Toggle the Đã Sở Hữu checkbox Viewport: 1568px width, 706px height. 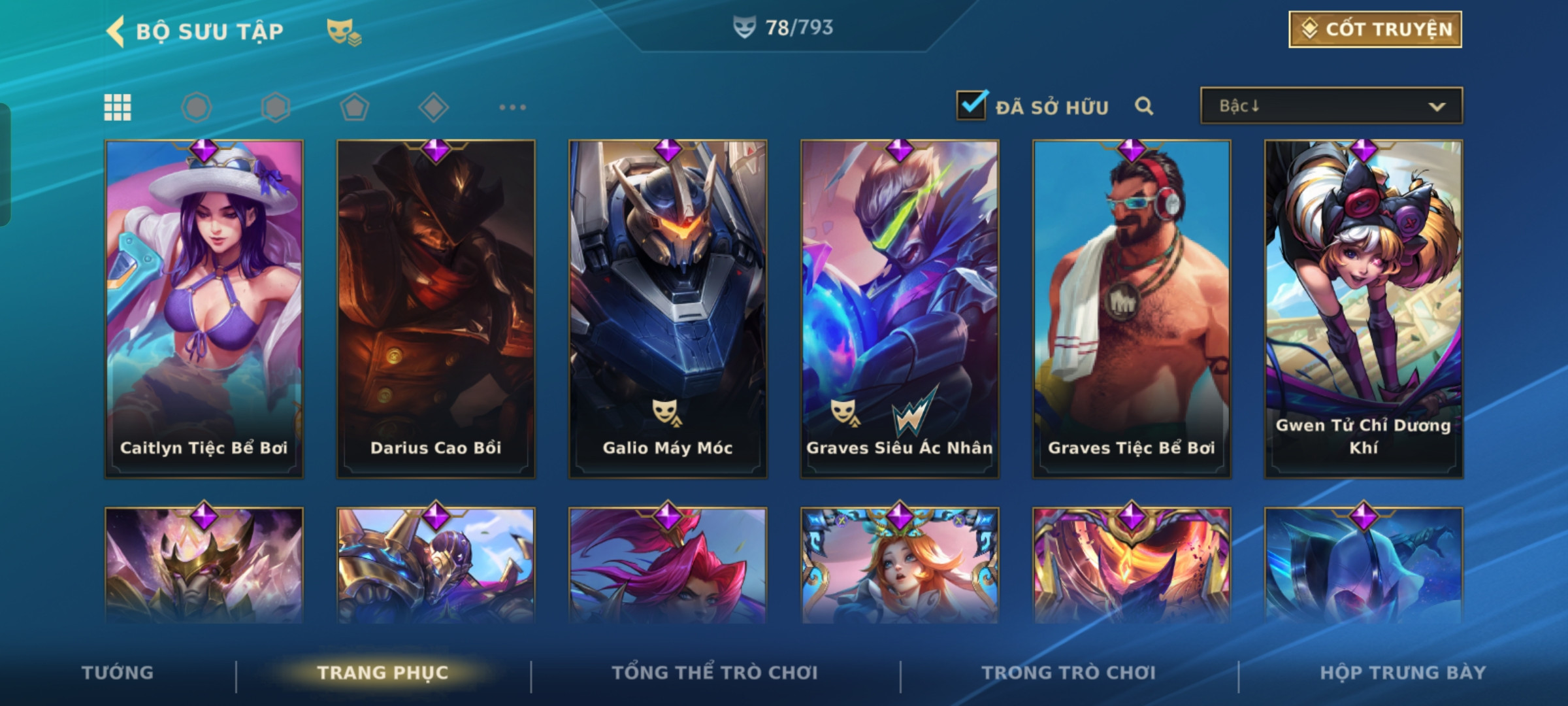pyautogui.click(x=971, y=105)
